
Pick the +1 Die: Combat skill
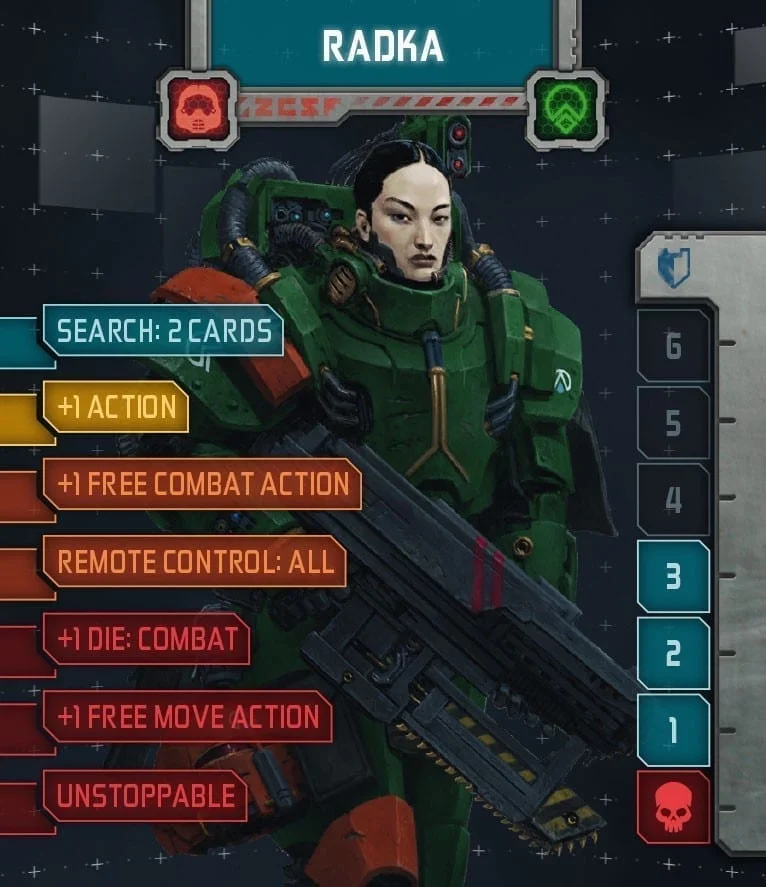click(x=147, y=639)
